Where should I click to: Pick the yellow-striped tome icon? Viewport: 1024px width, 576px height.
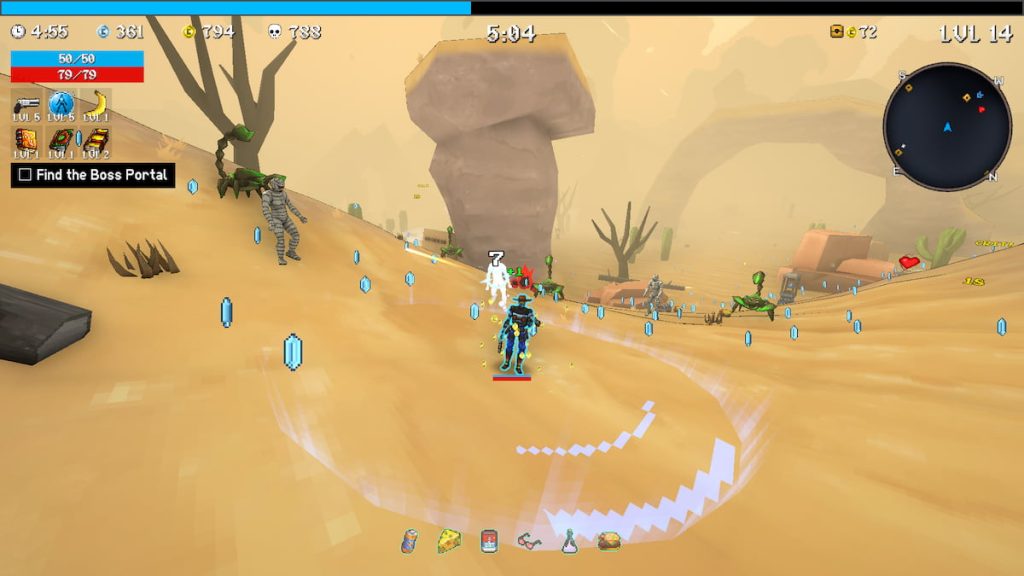[x=97, y=140]
